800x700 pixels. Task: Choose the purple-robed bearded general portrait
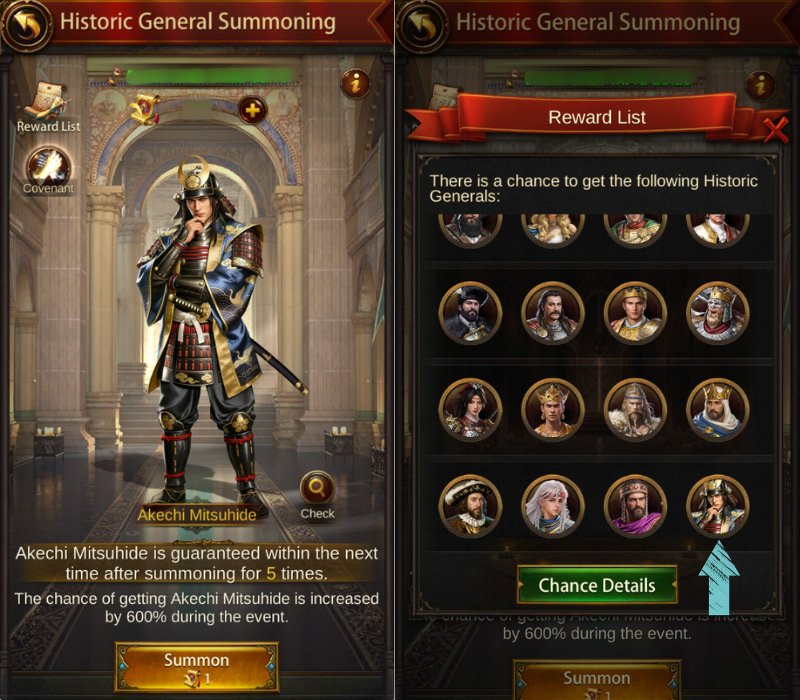(x=635, y=507)
